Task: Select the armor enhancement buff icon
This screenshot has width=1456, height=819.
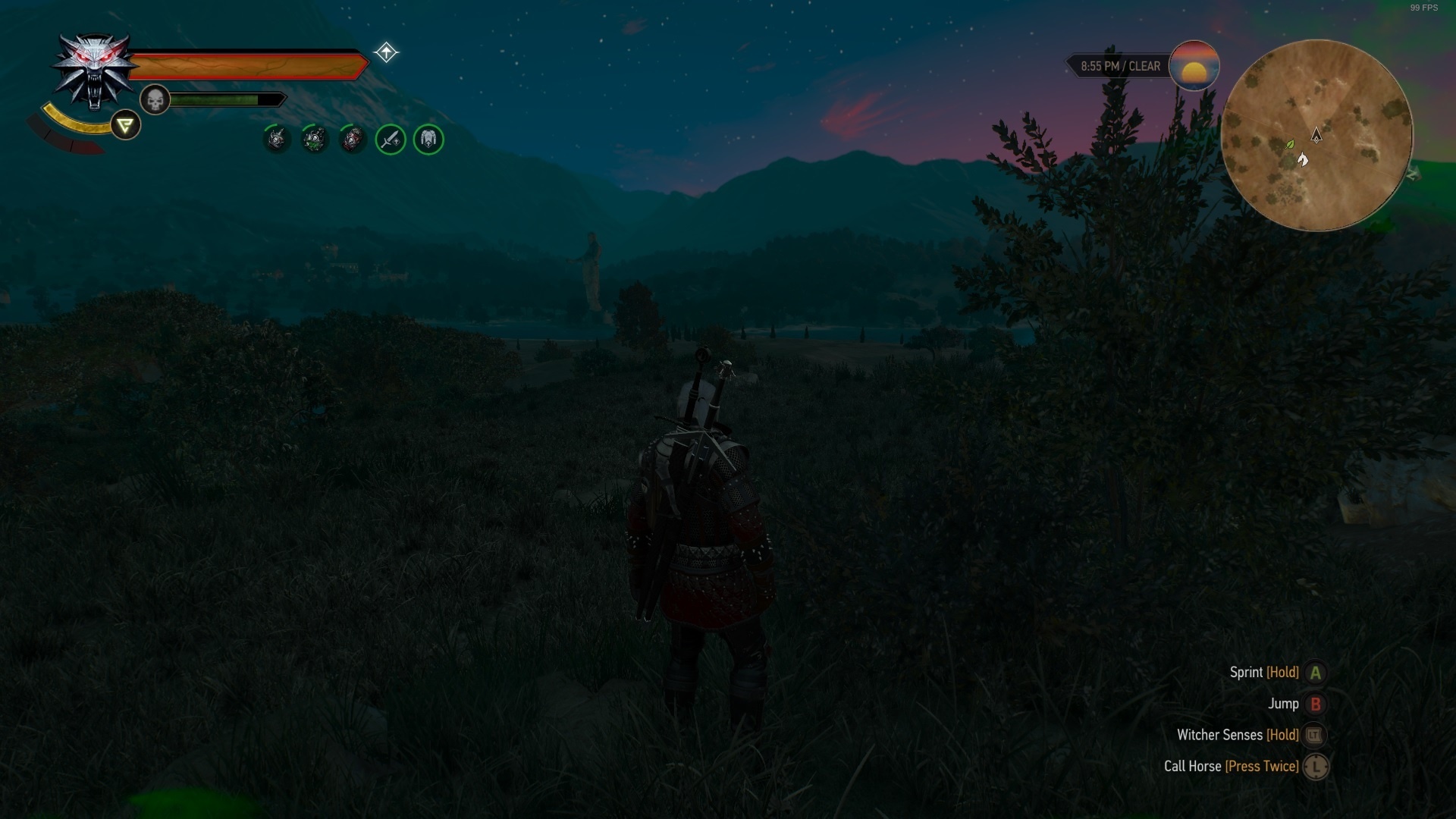Action: pos(428,140)
